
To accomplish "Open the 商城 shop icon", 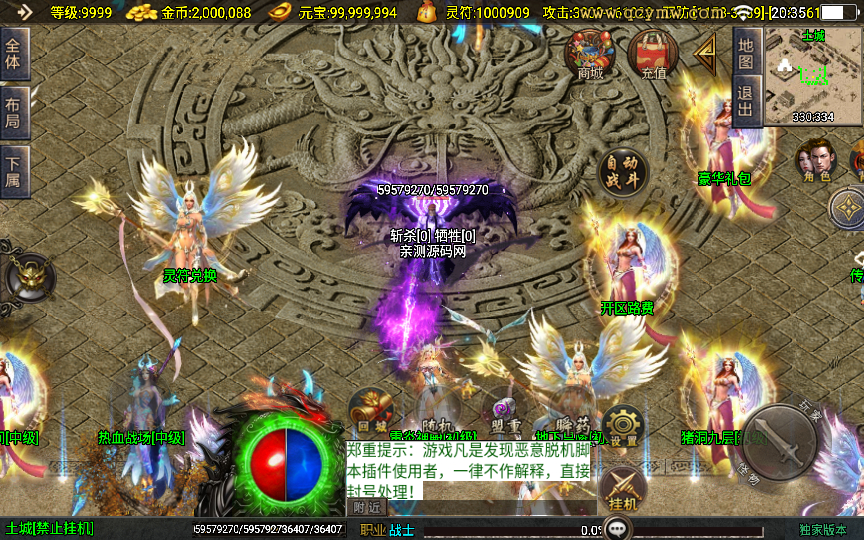I will [x=590, y=54].
